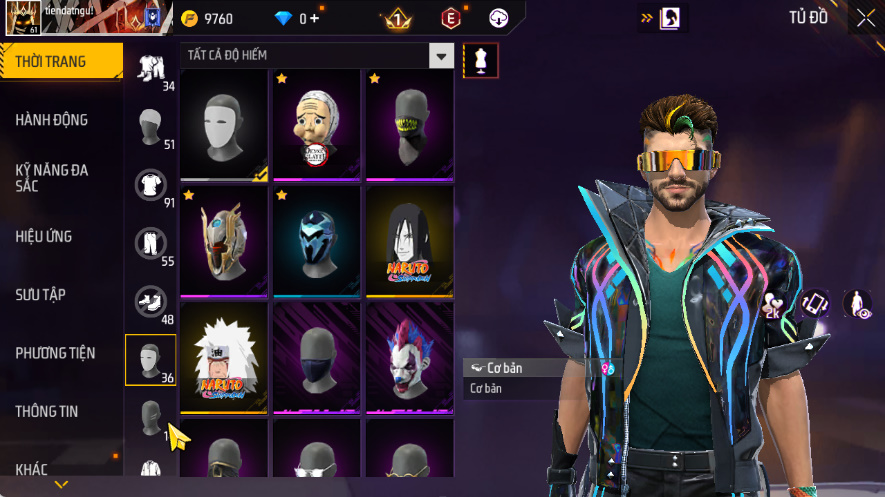
Task: Close the wardrobe screen
Action: (865, 18)
